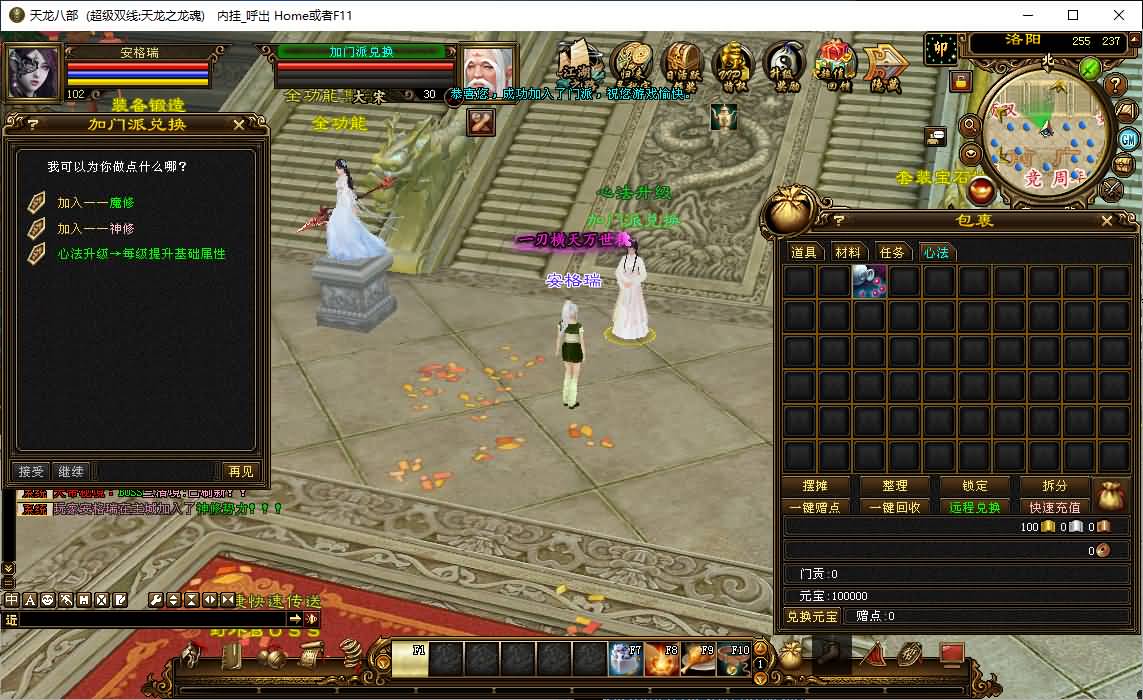Activate the F8 fire skill slot
The width and height of the screenshot is (1143, 700).
click(x=661, y=660)
